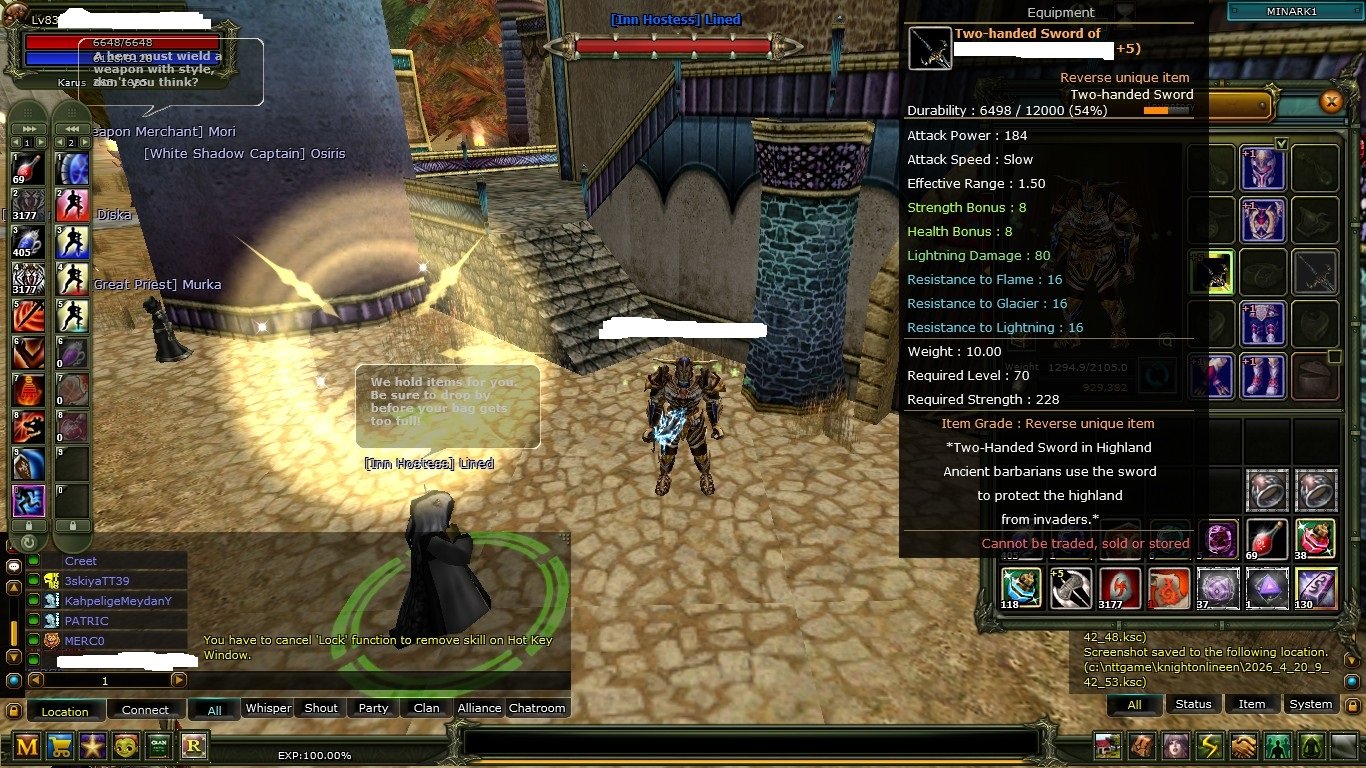
Task: Filter the info log by Status
Action: (x=1193, y=704)
